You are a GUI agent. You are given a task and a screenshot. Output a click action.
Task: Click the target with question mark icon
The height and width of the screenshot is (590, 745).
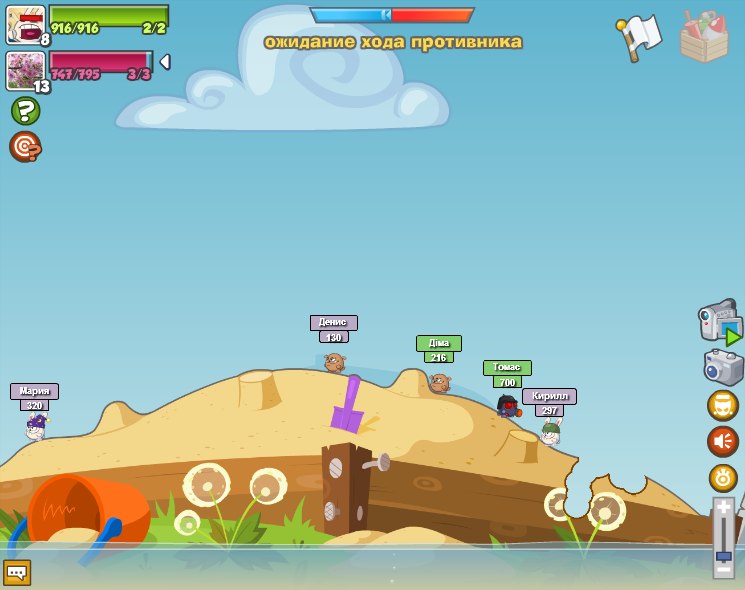25,147
